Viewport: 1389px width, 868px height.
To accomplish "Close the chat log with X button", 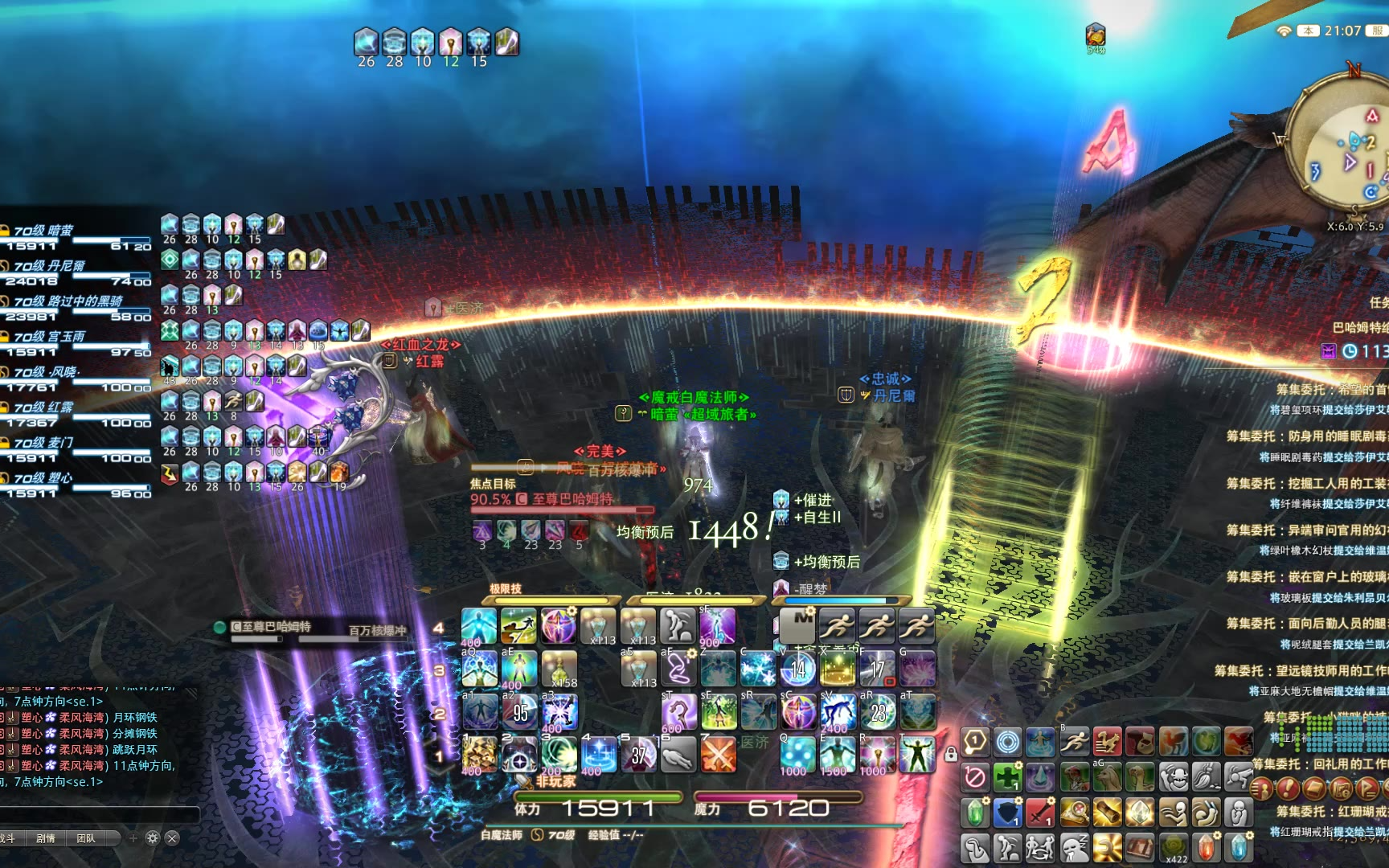I will (x=172, y=838).
